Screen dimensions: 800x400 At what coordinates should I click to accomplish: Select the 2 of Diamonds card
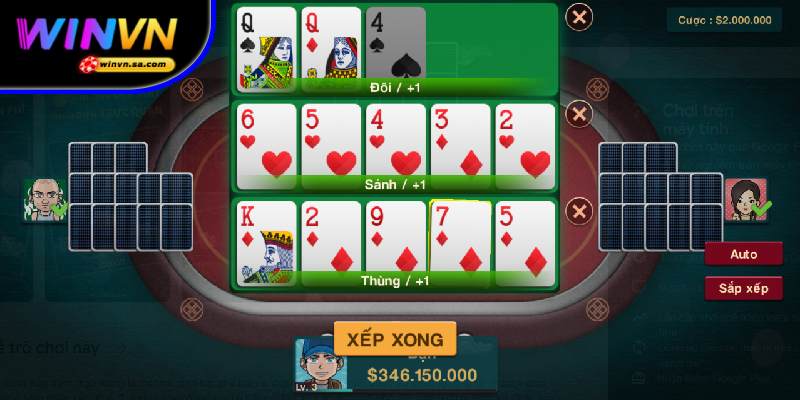(x=331, y=238)
